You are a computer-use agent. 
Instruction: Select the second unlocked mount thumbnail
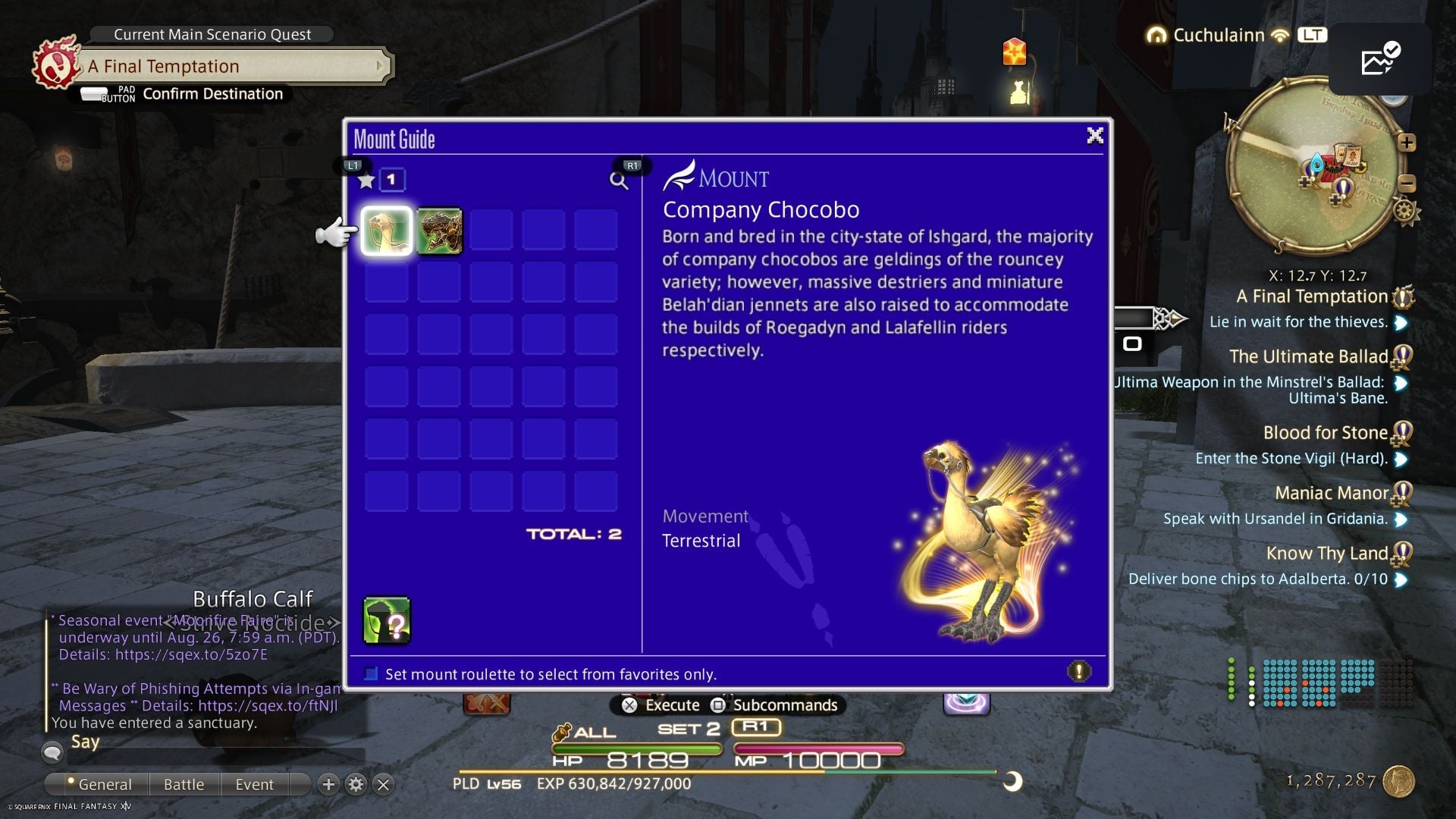(440, 231)
